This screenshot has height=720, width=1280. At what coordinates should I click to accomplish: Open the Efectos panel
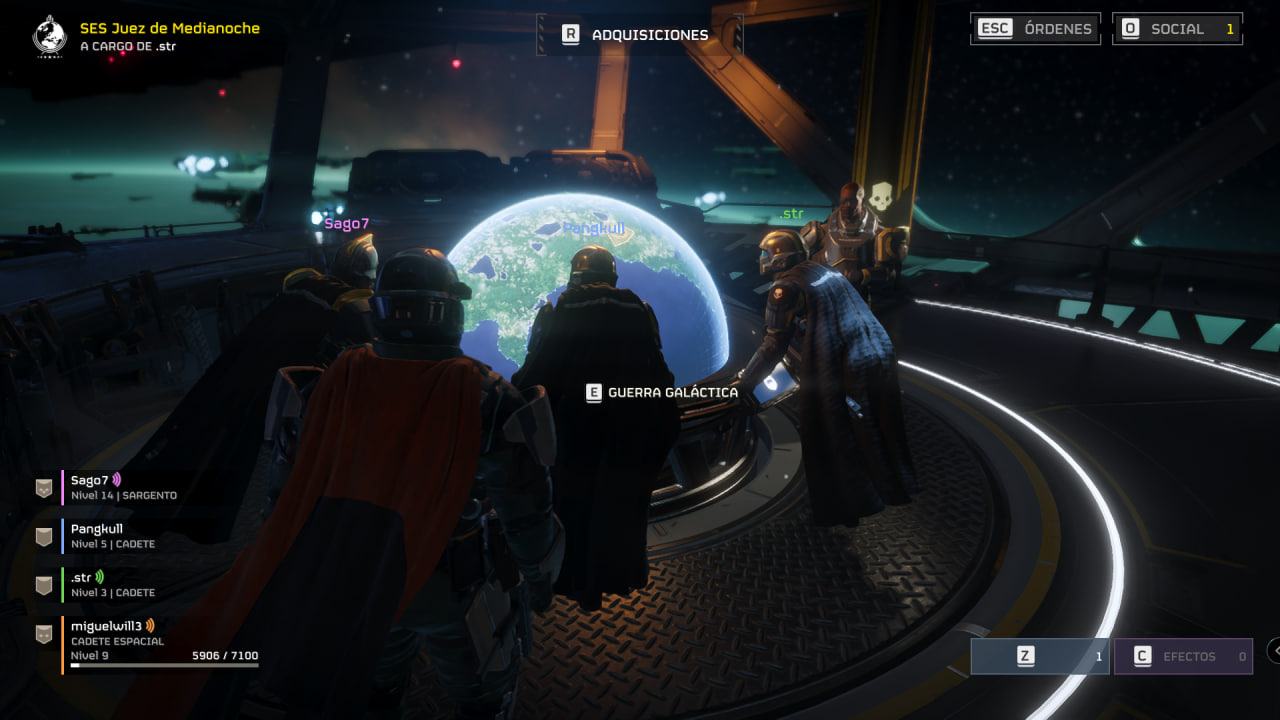click(x=1183, y=657)
